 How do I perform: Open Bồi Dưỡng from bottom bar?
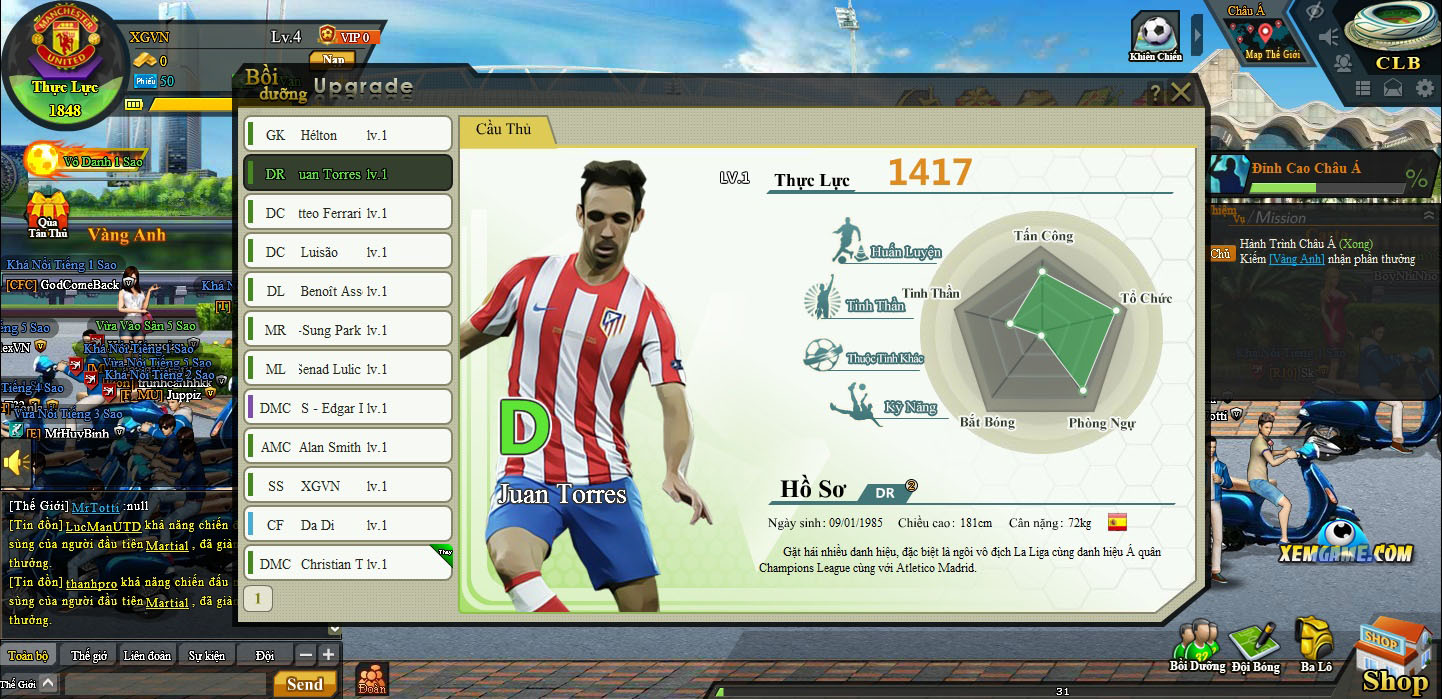point(1196,645)
